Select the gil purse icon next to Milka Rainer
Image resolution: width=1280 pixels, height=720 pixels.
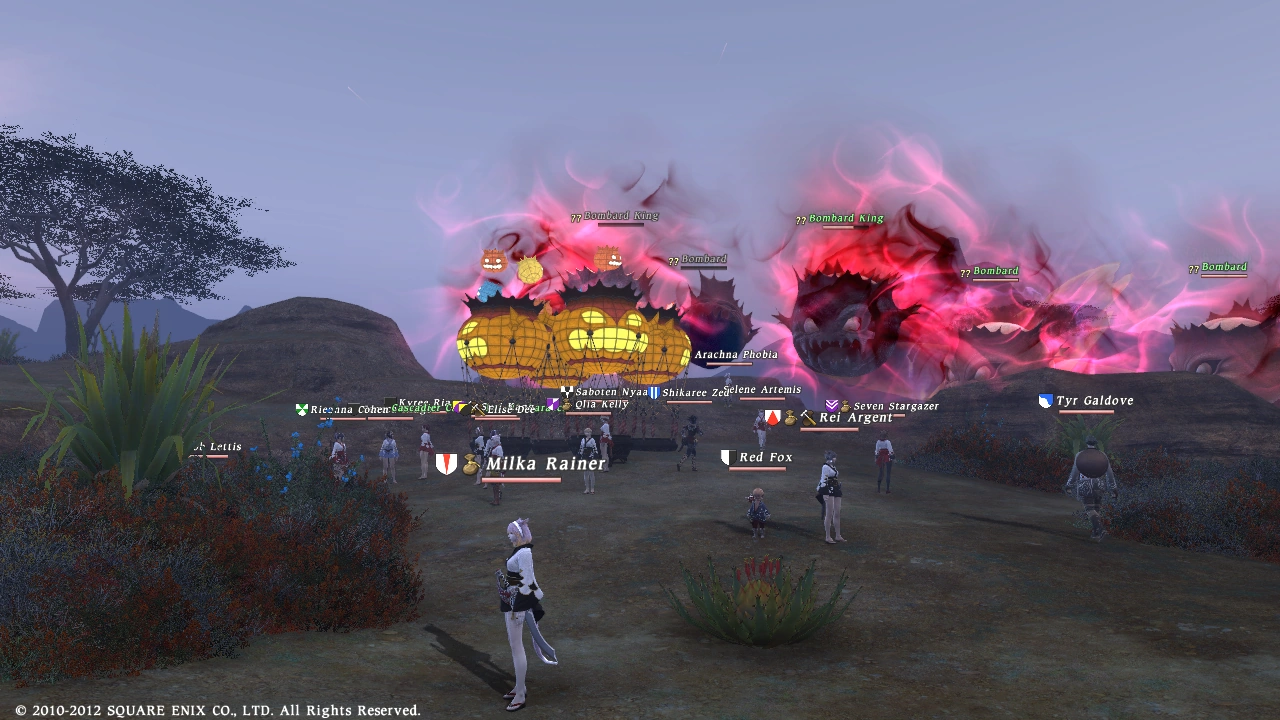[470, 464]
